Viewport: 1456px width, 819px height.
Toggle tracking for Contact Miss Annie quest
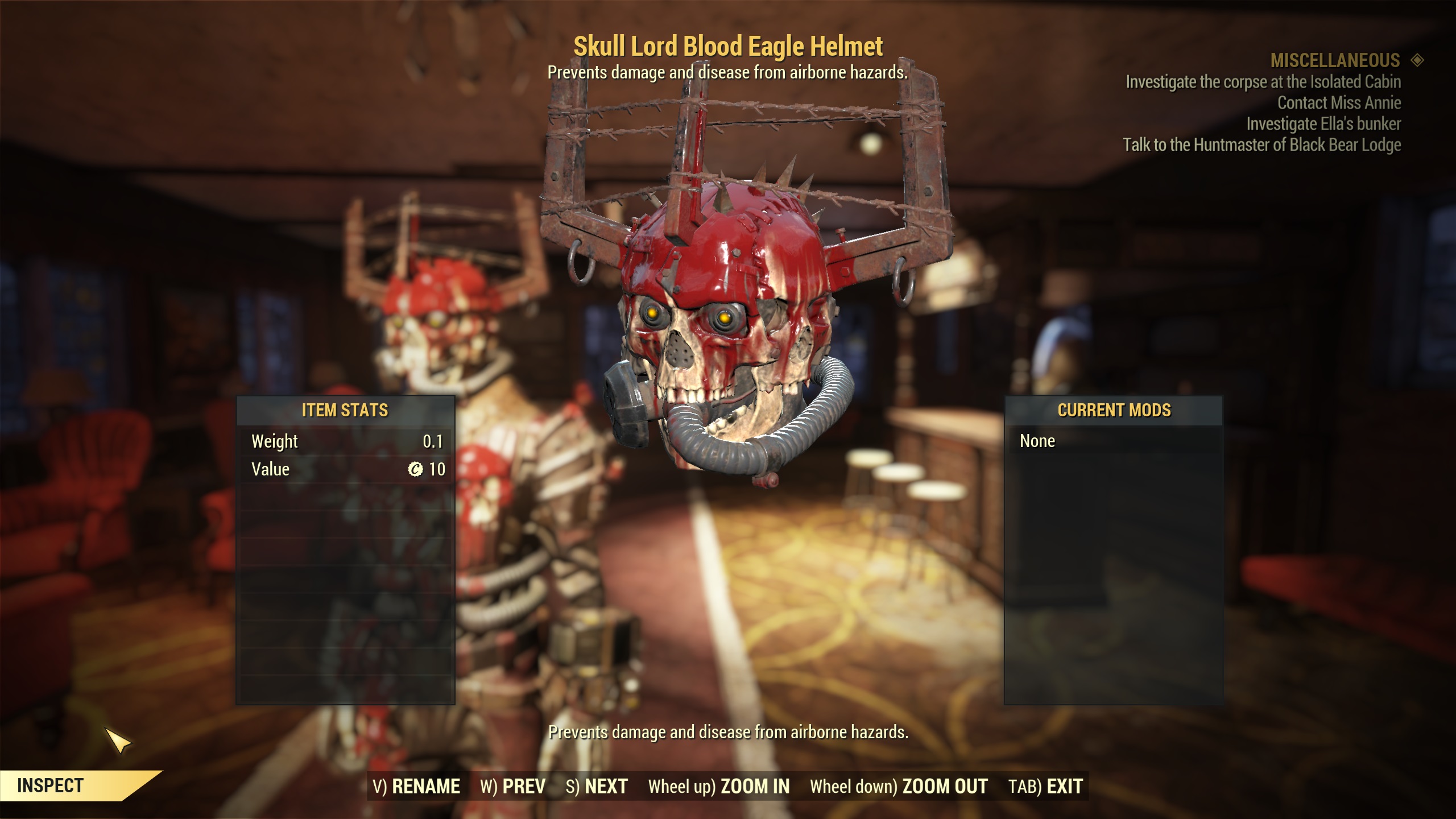point(1339,103)
